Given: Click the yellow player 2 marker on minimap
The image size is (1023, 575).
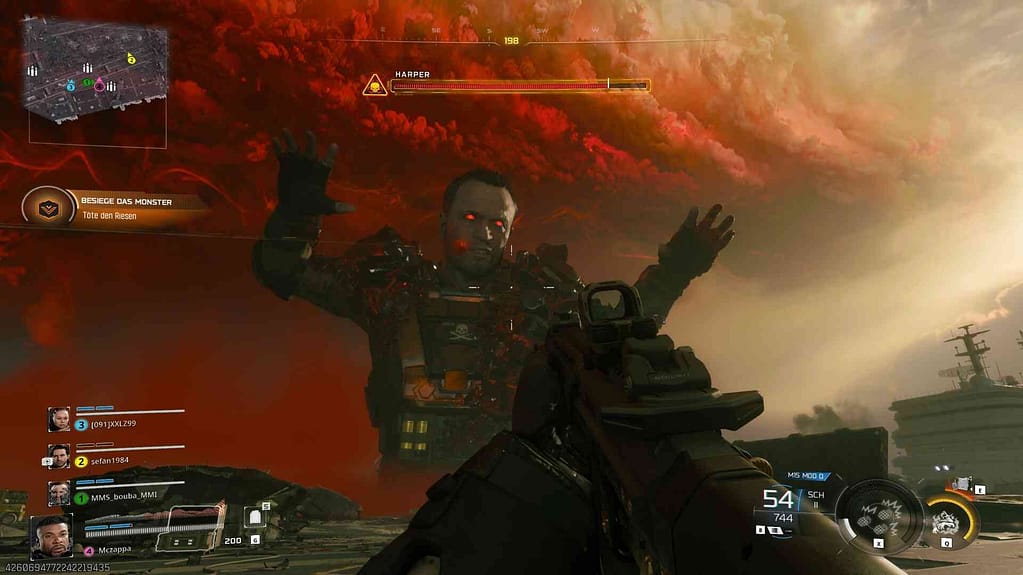Looking at the screenshot, I should pyautogui.click(x=131, y=60).
